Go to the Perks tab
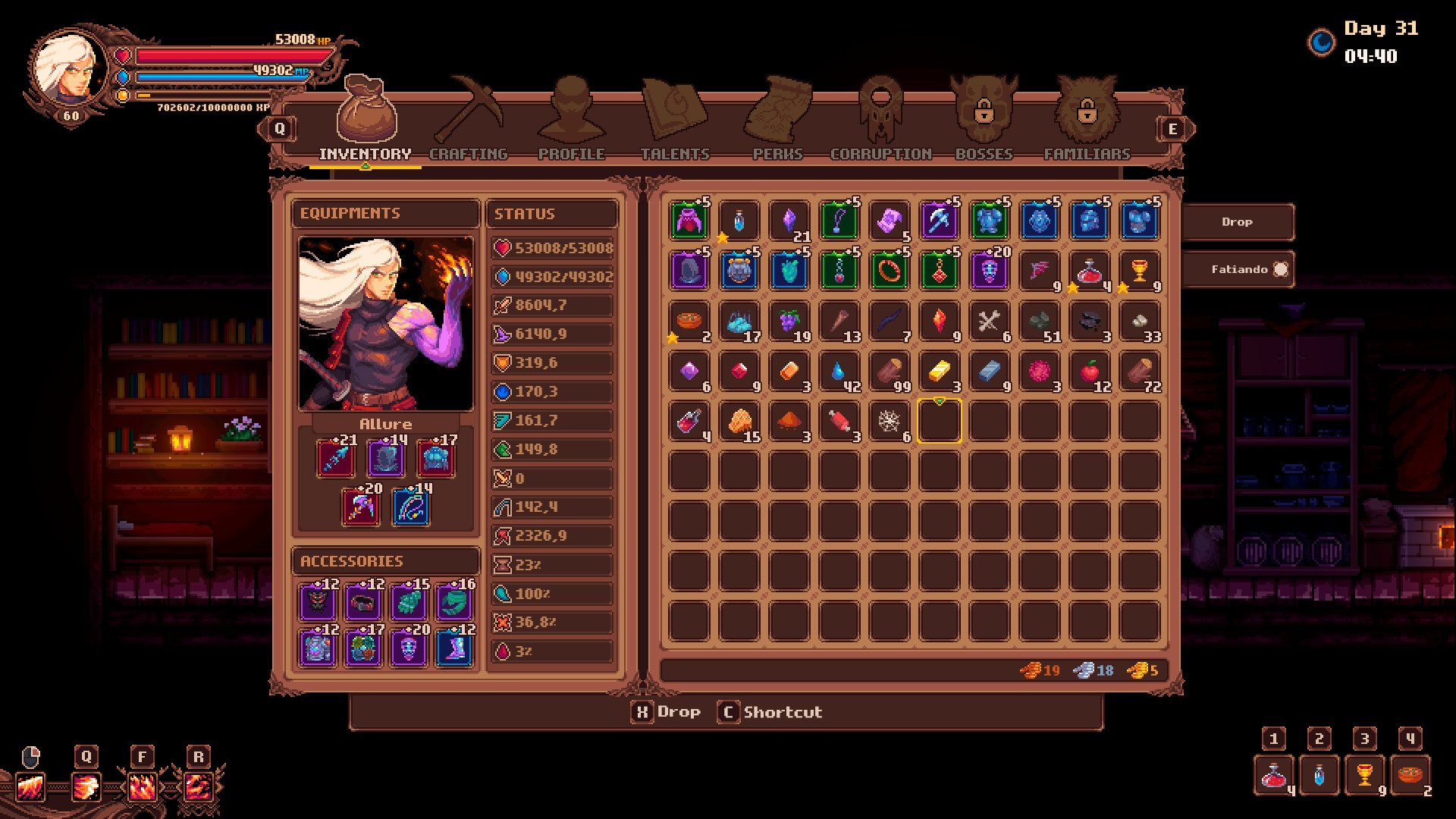The image size is (1456, 819). (777, 121)
